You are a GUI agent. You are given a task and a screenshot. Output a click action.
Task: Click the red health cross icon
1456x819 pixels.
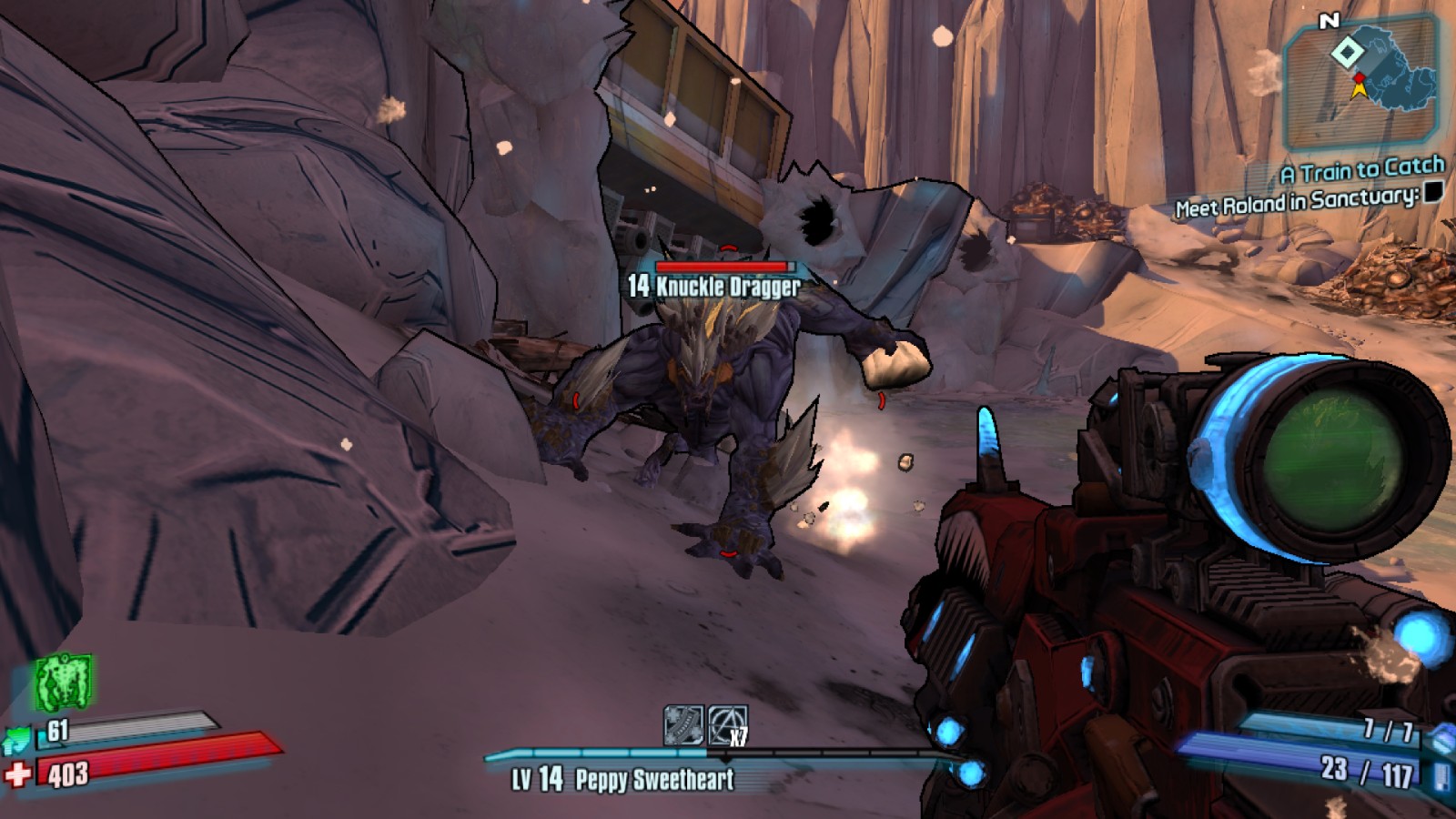[x=17, y=774]
